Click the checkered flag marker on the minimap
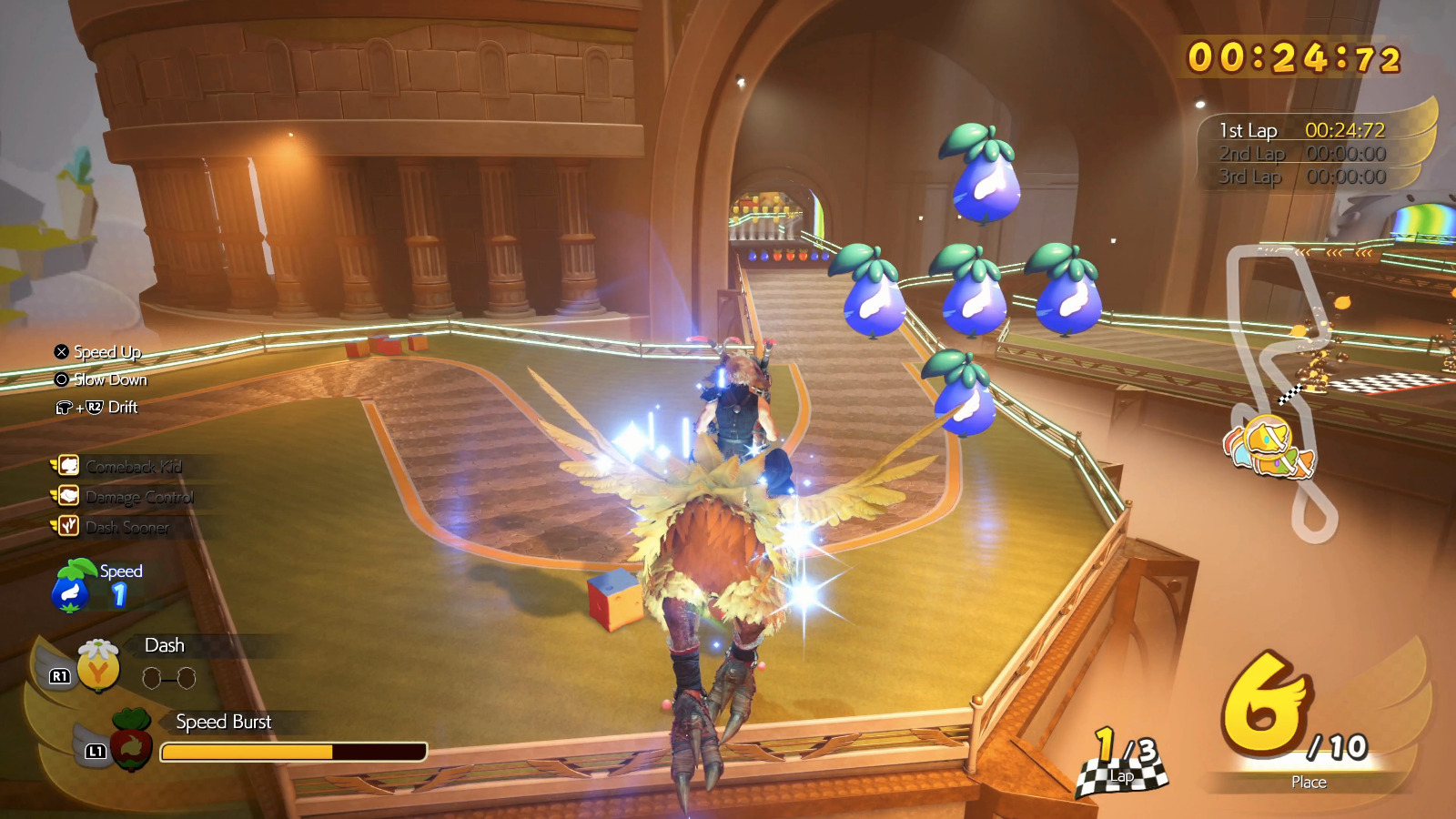This screenshot has width=1456, height=819. [1289, 392]
